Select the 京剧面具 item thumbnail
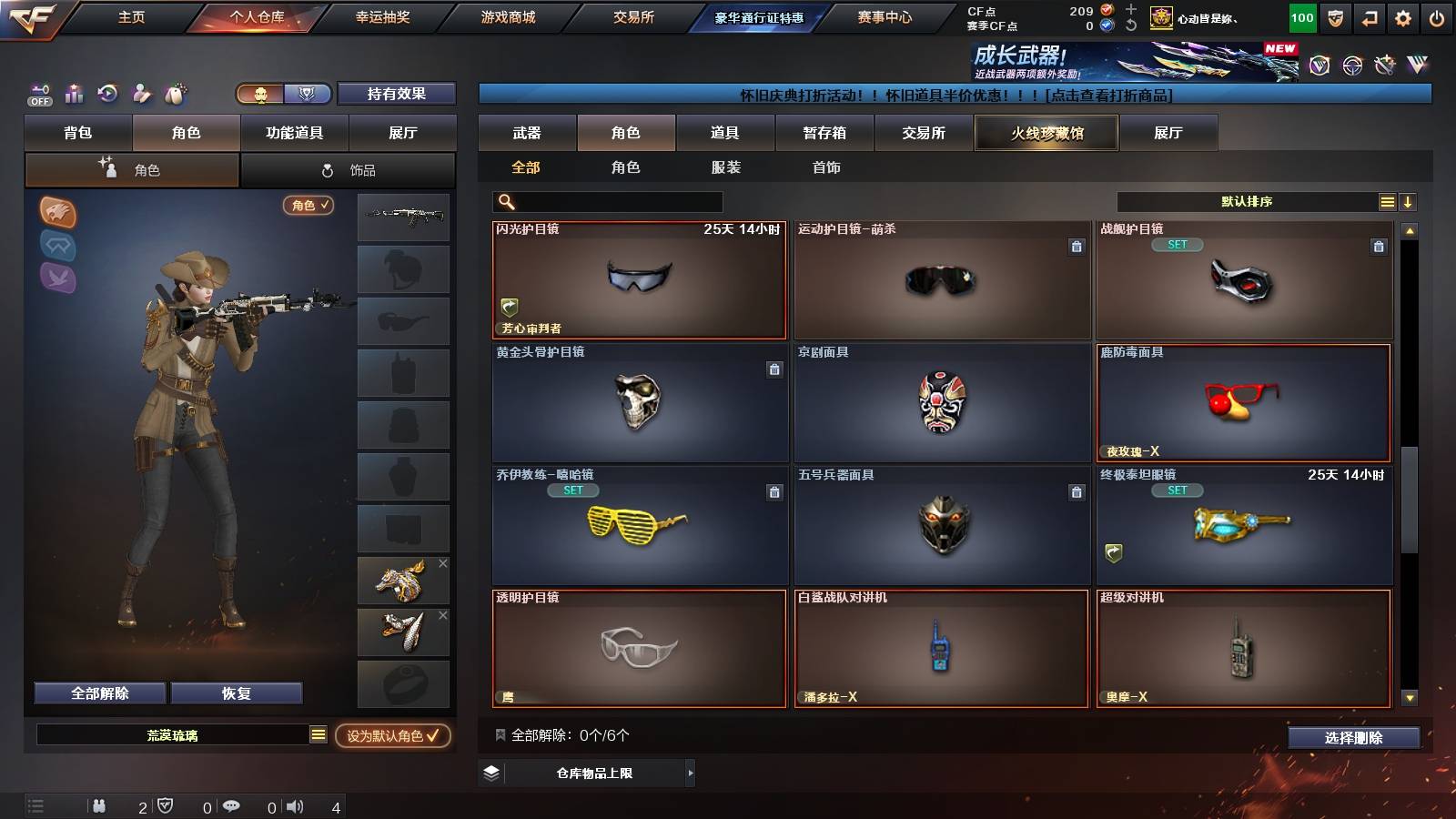This screenshot has height=819, width=1456. click(x=941, y=403)
